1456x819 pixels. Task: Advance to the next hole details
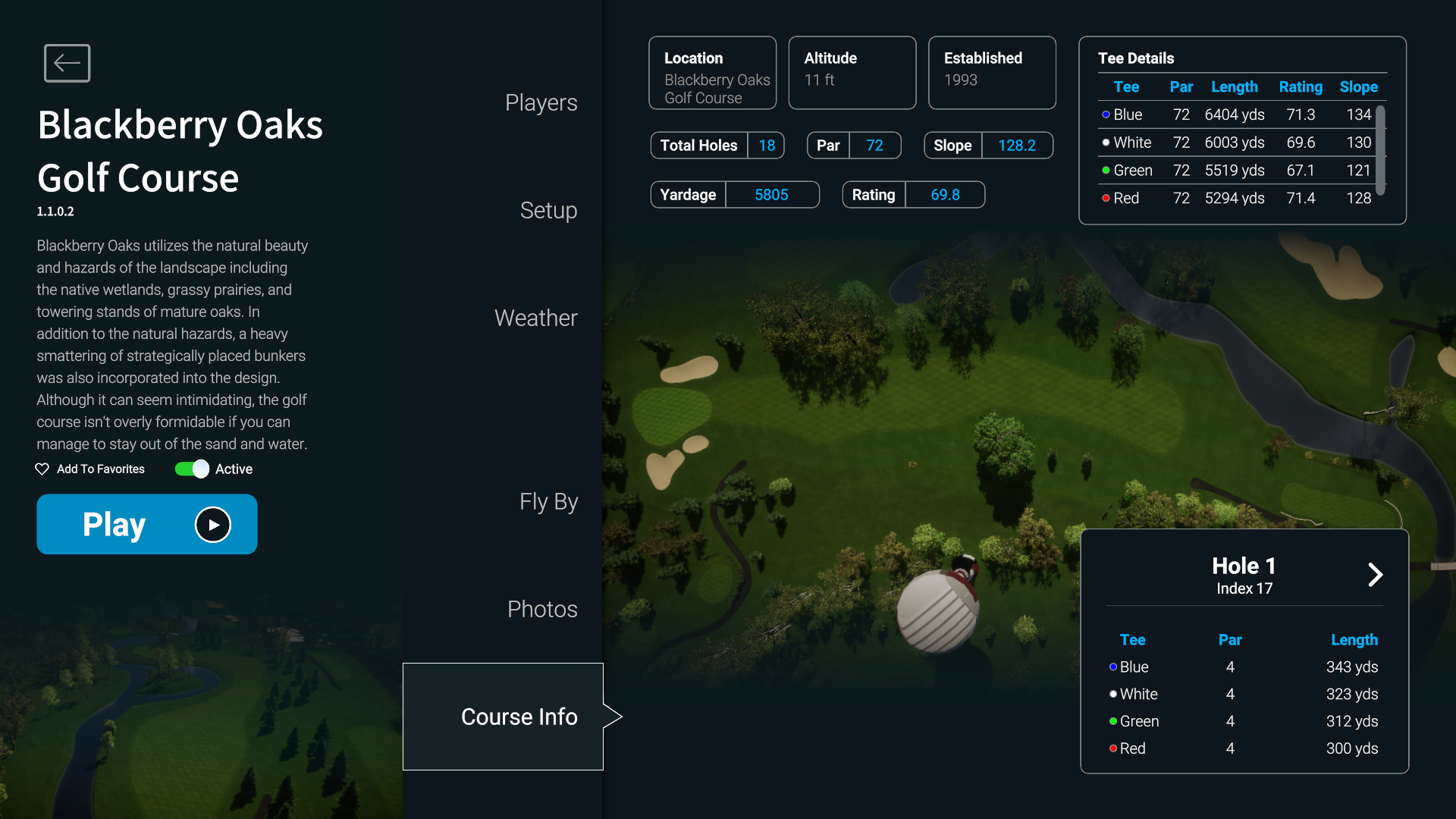[1375, 575]
